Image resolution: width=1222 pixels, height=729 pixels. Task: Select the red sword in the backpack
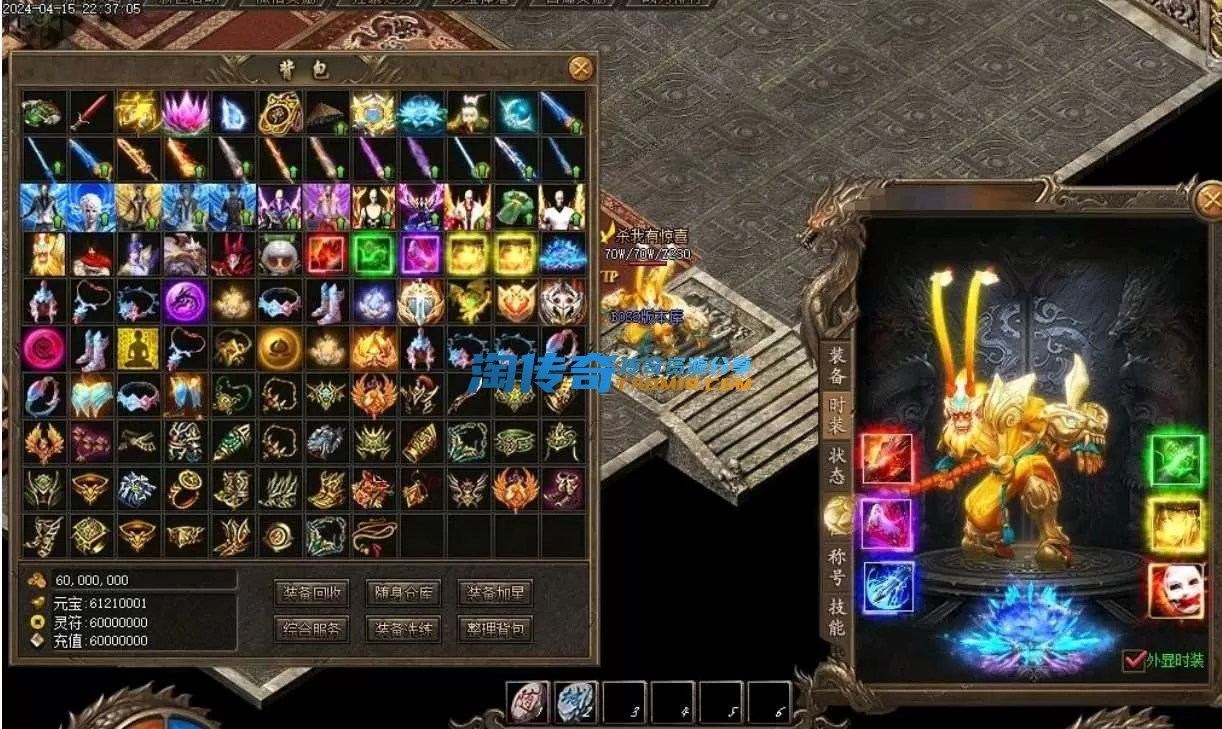coord(90,112)
